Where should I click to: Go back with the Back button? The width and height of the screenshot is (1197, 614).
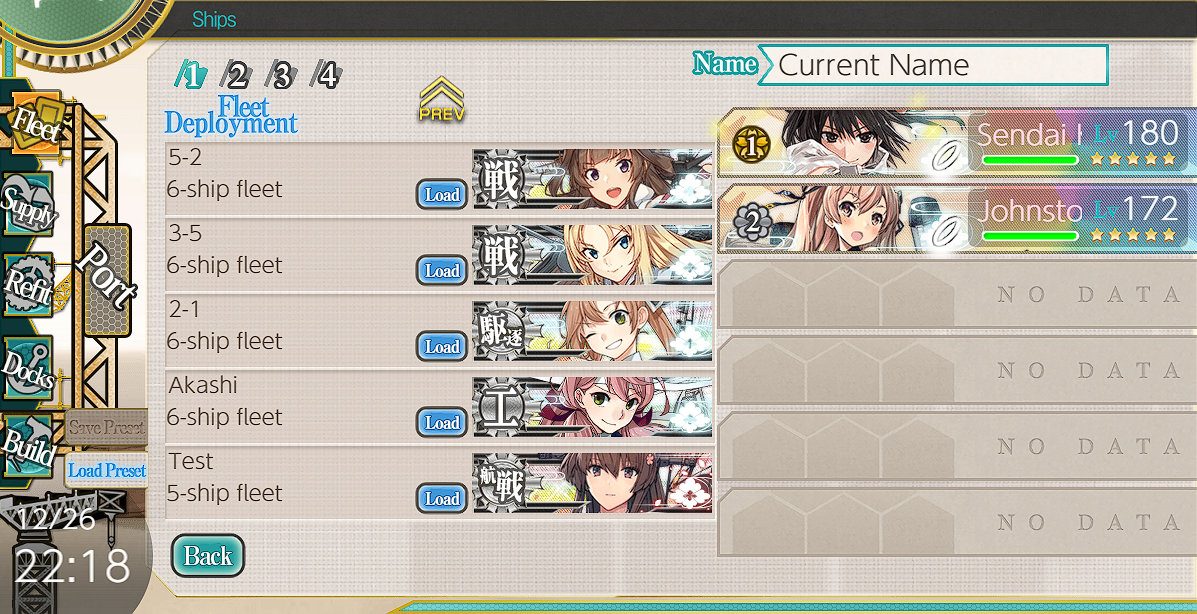[x=208, y=557]
